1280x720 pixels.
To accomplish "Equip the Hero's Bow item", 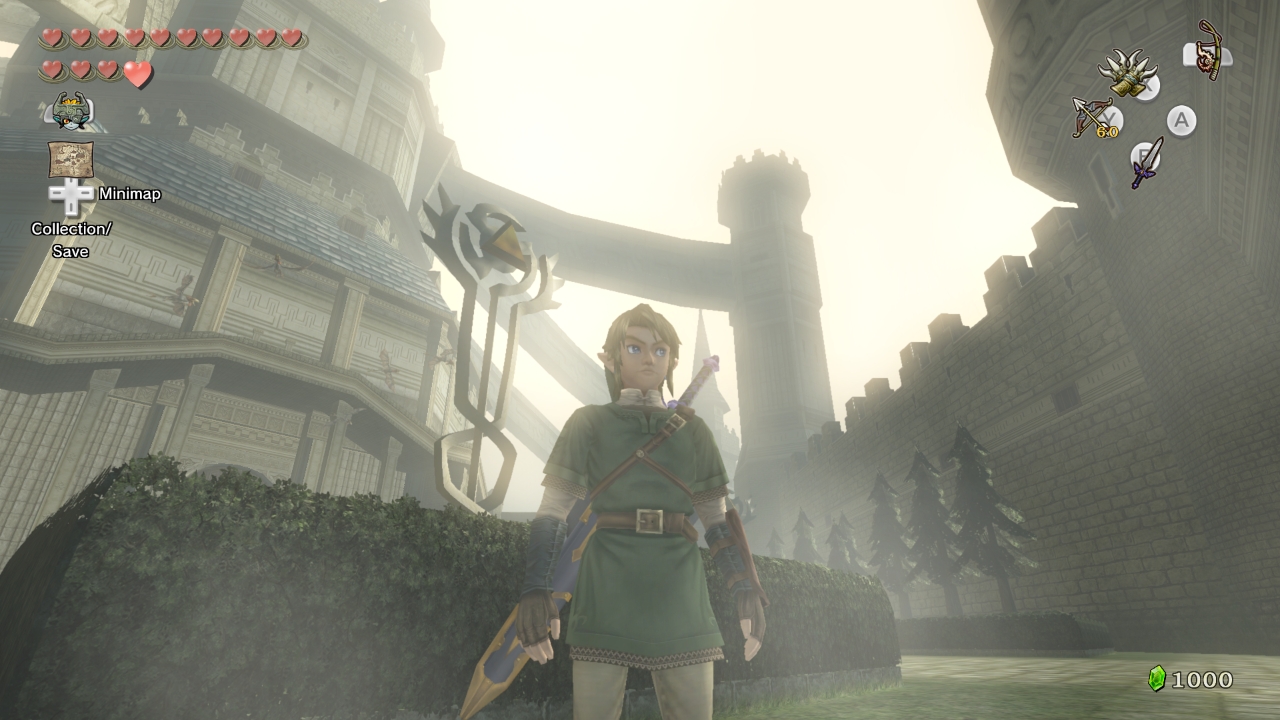I will pyautogui.click(x=1094, y=118).
